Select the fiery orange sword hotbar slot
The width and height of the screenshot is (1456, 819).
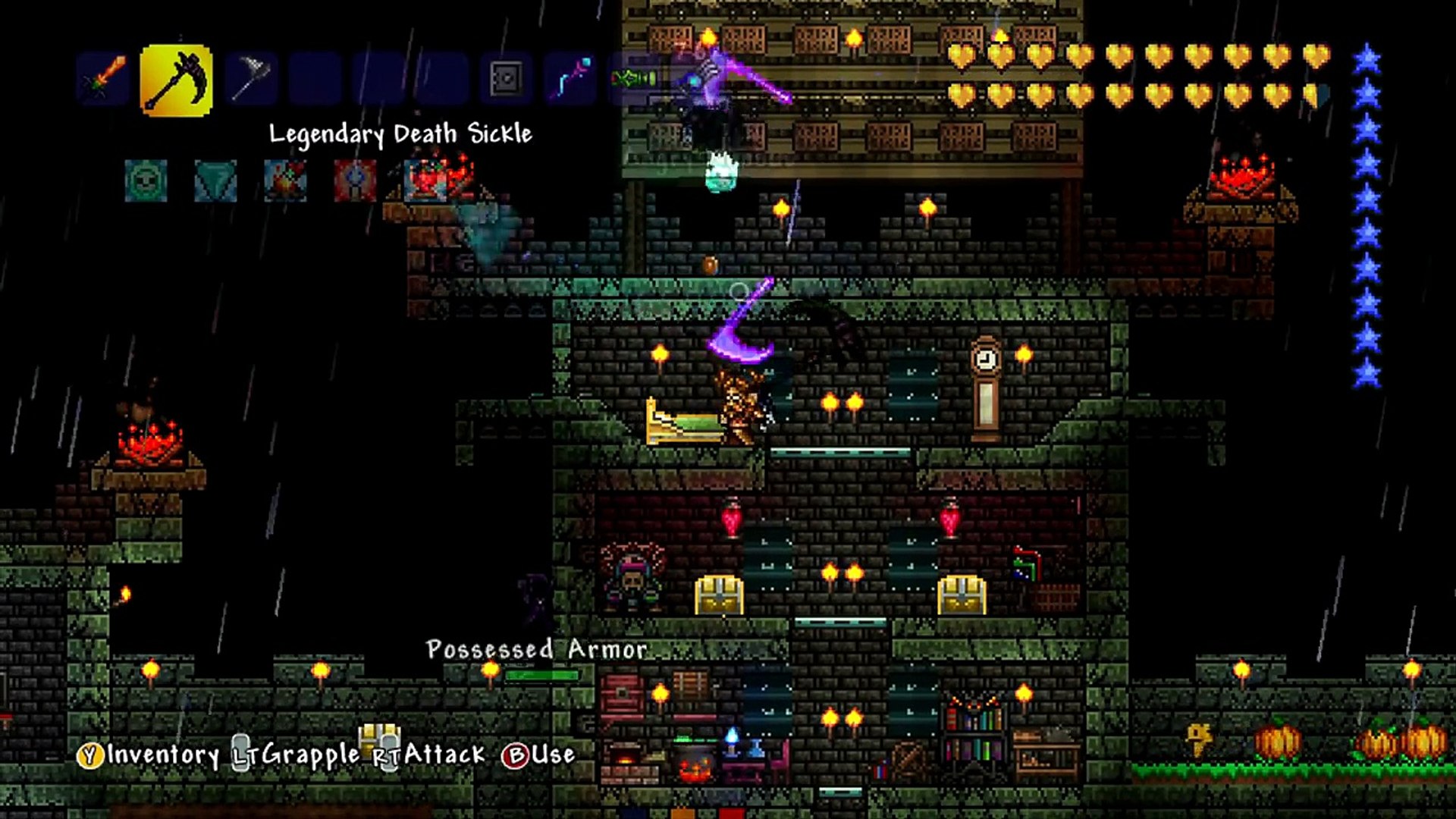point(105,78)
